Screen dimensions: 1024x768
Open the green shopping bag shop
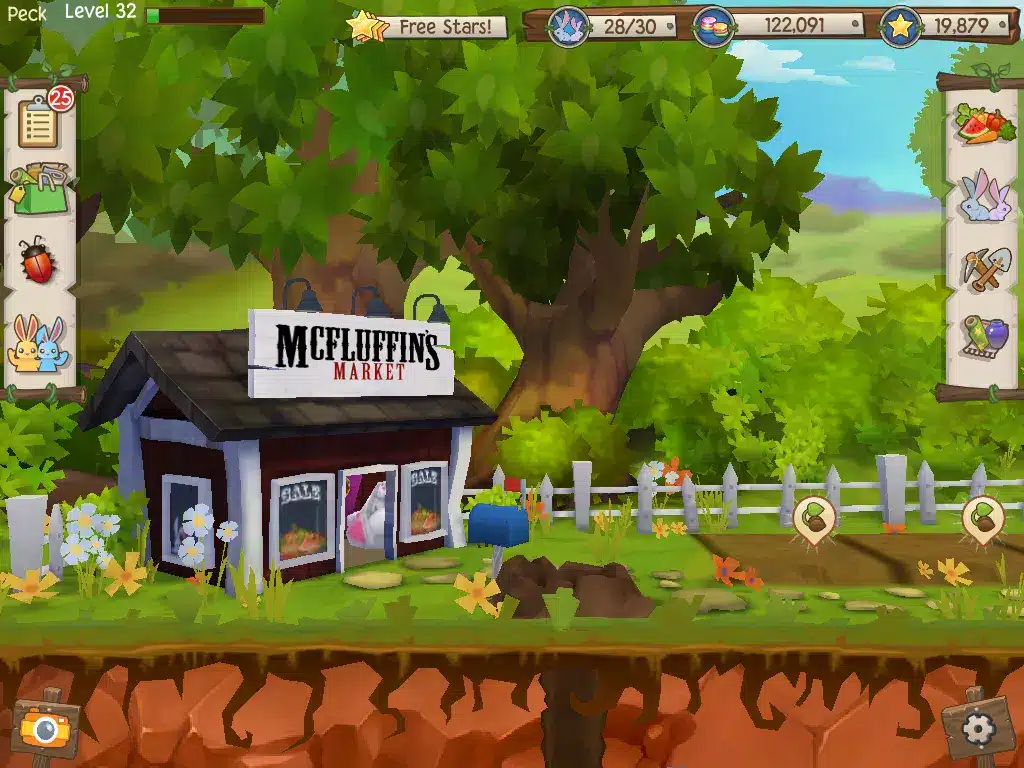pyautogui.click(x=38, y=187)
